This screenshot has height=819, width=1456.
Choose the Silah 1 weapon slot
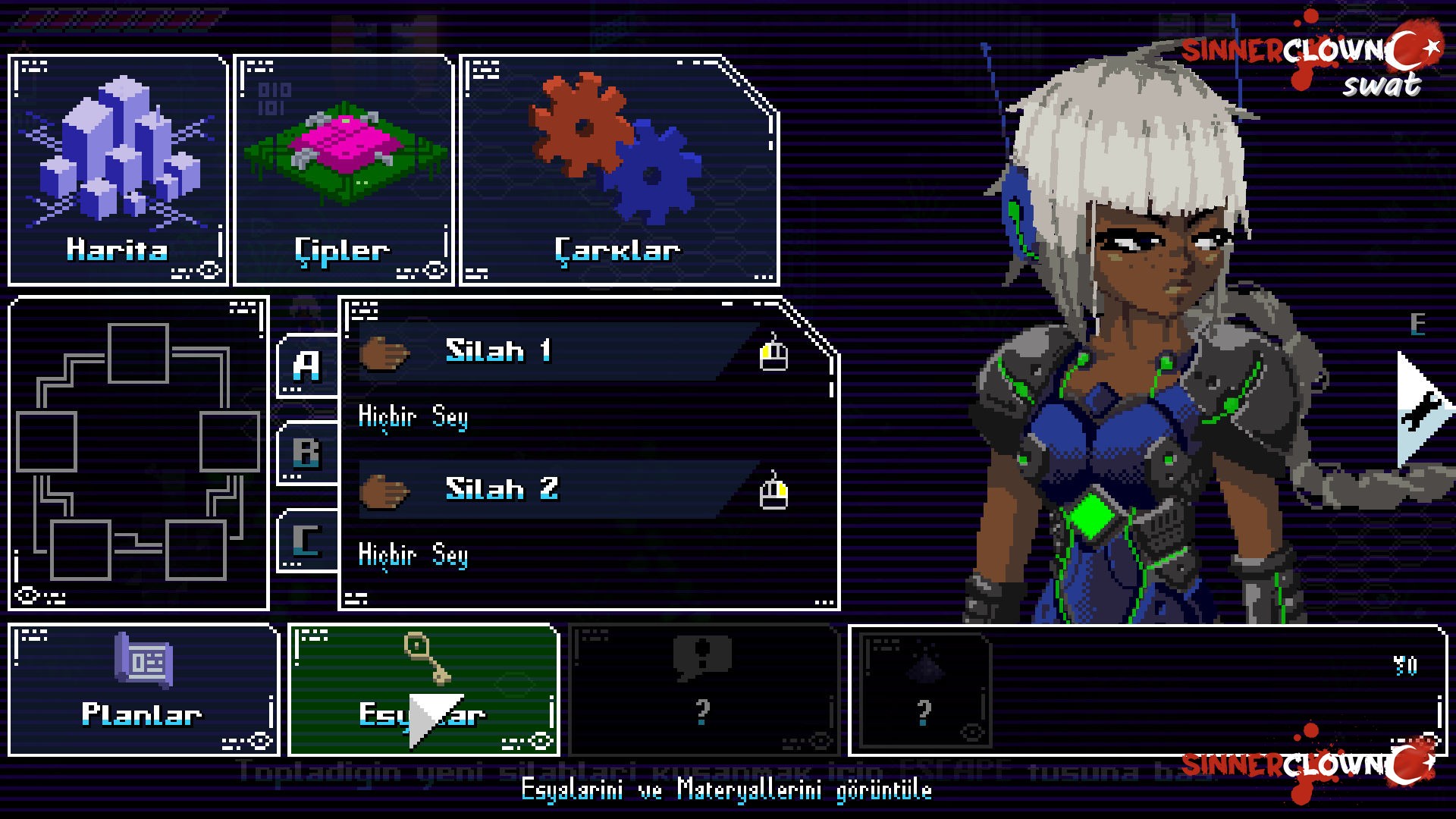pos(557,352)
